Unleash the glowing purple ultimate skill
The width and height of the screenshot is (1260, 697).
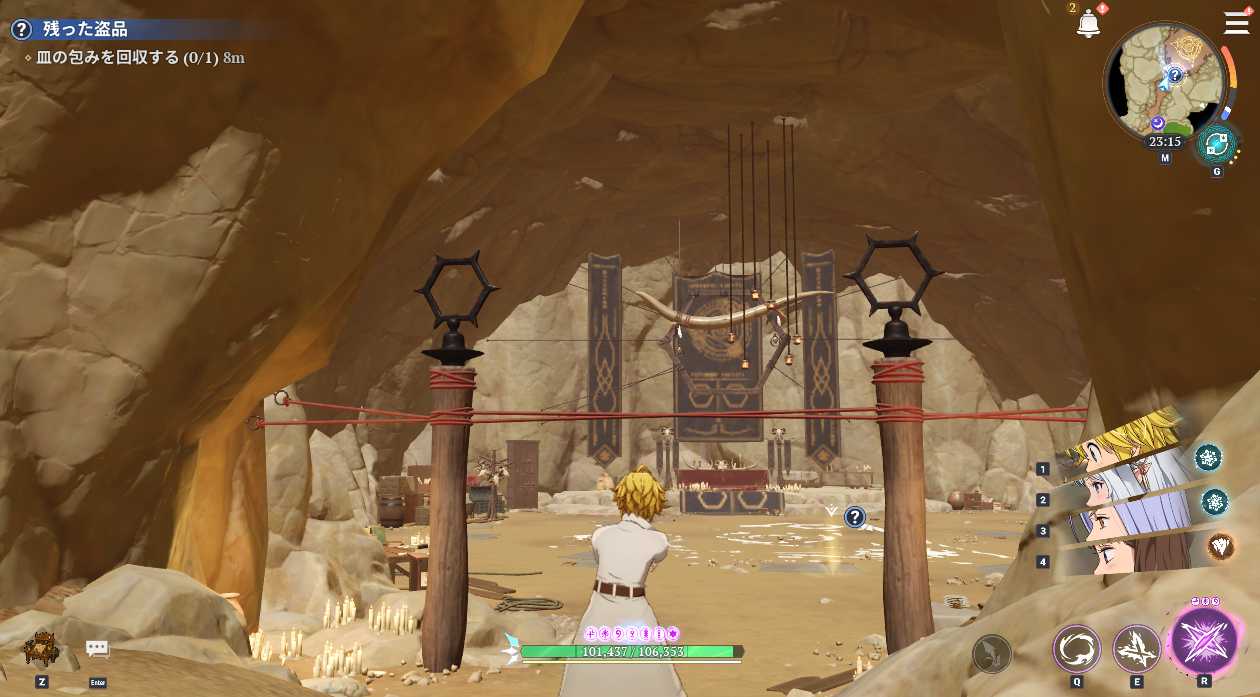tap(1203, 641)
